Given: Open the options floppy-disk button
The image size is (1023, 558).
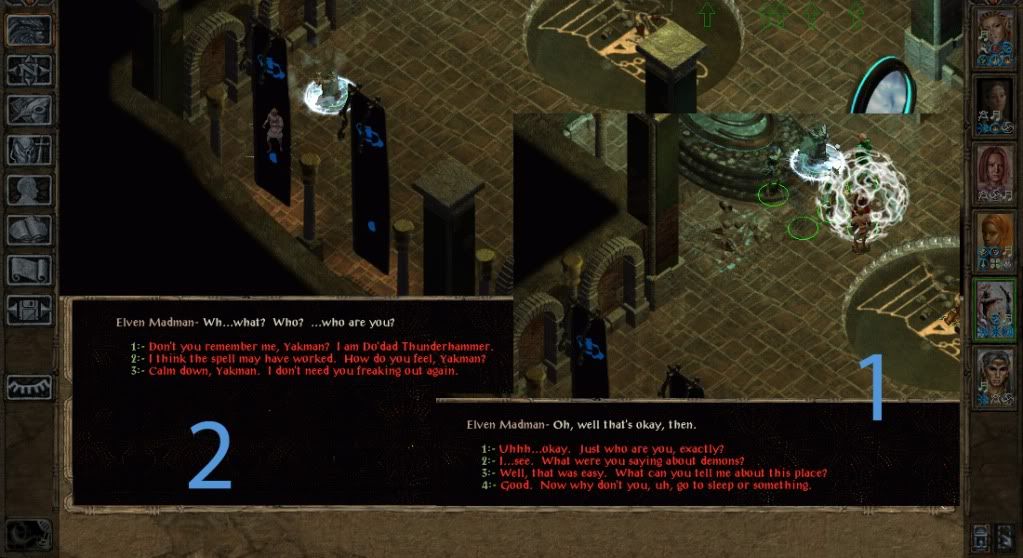Looking at the screenshot, I should (x=29, y=310).
